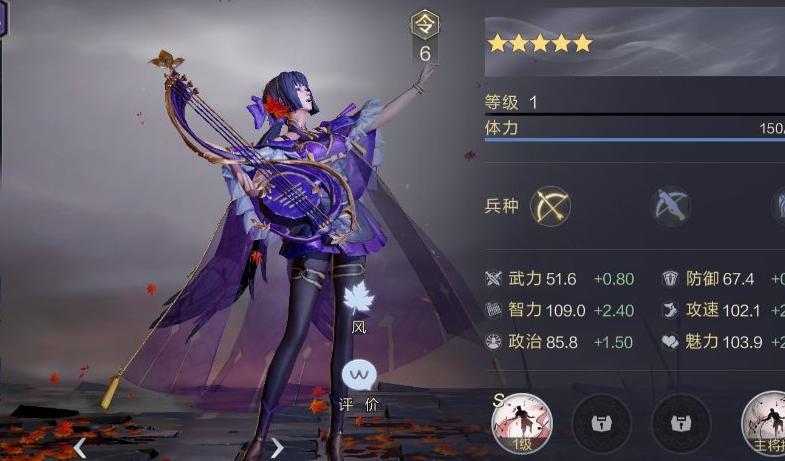This screenshot has height=461, width=785.
Task: Open the 主将 skill icon
Action: (x=767, y=423)
